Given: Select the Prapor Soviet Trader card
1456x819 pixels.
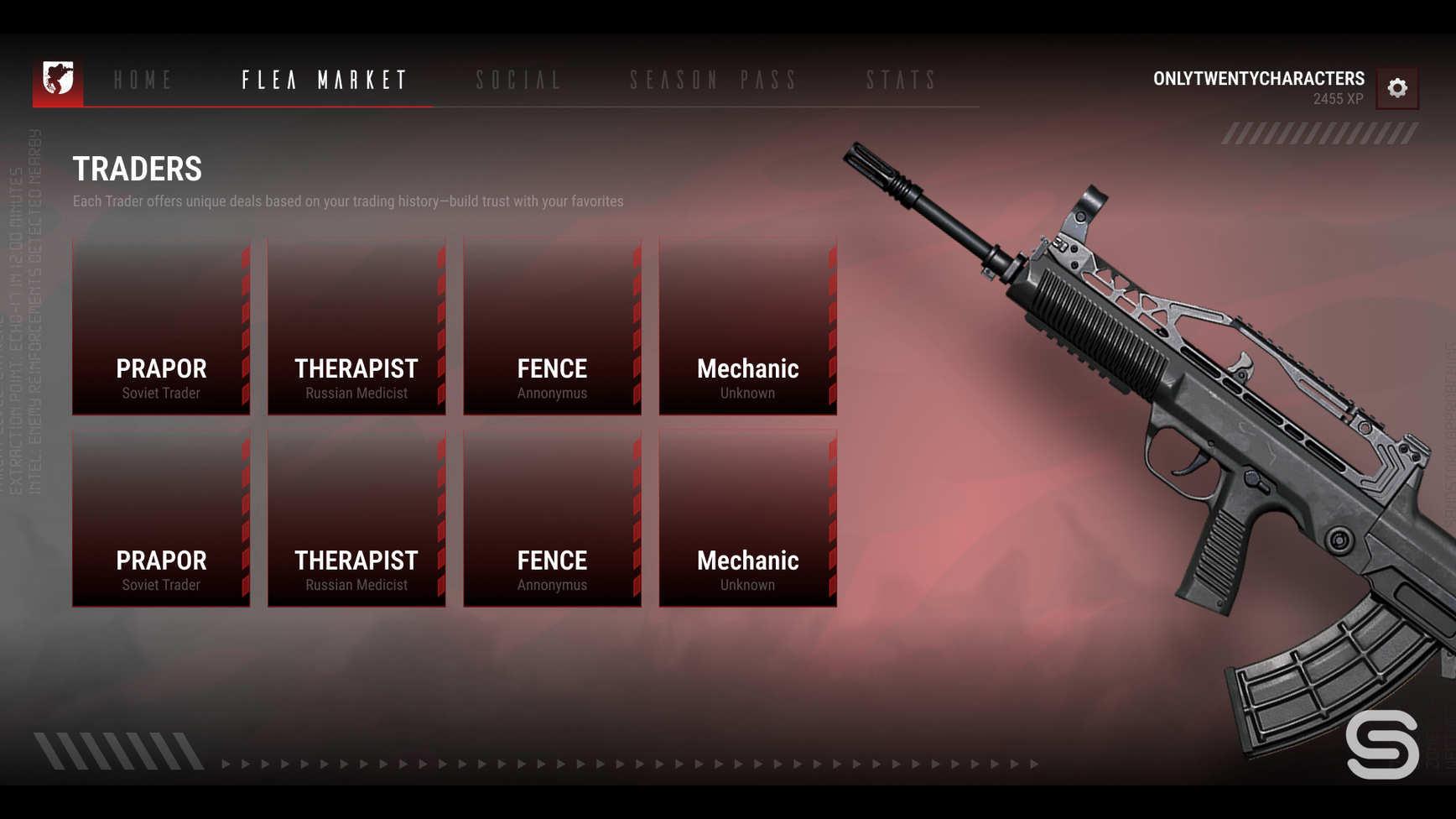Looking at the screenshot, I should pos(161,326).
